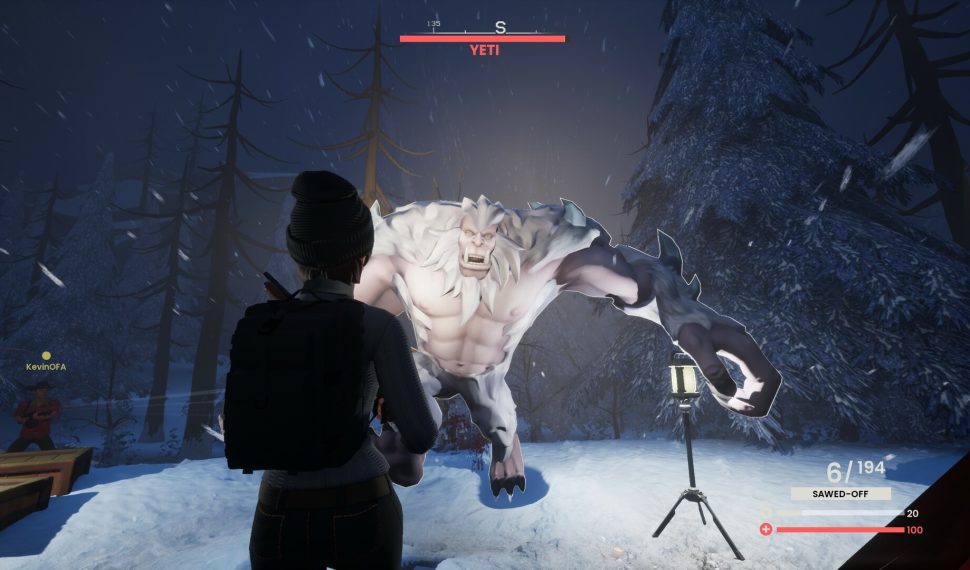Click the red health cross icon

pyautogui.click(x=766, y=529)
